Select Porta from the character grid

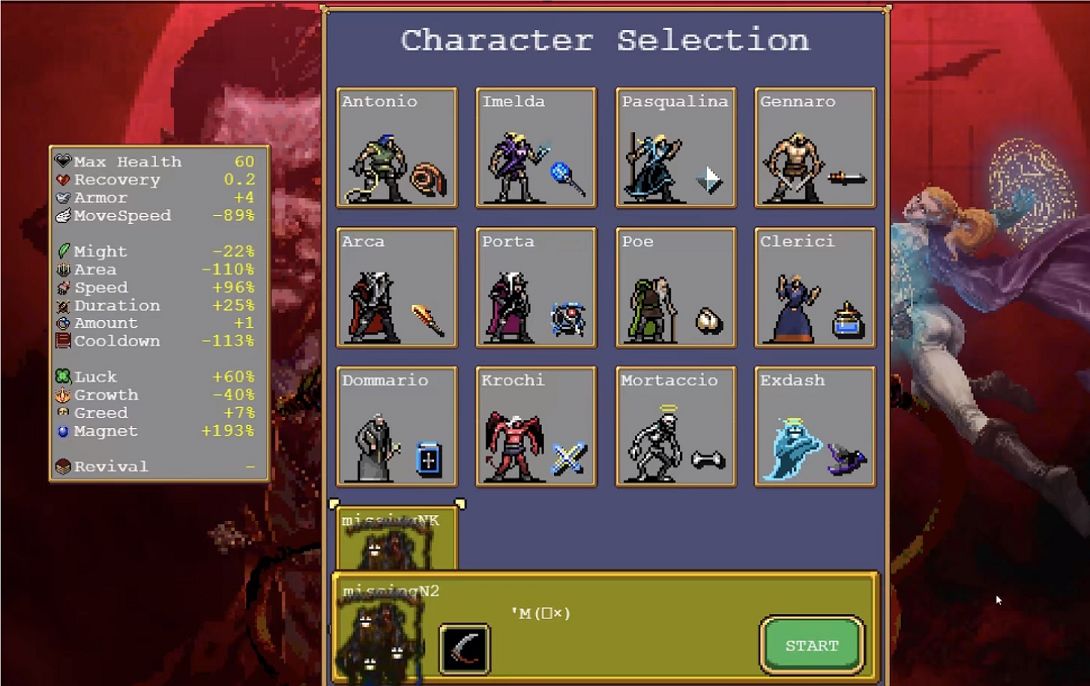(x=536, y=288)
